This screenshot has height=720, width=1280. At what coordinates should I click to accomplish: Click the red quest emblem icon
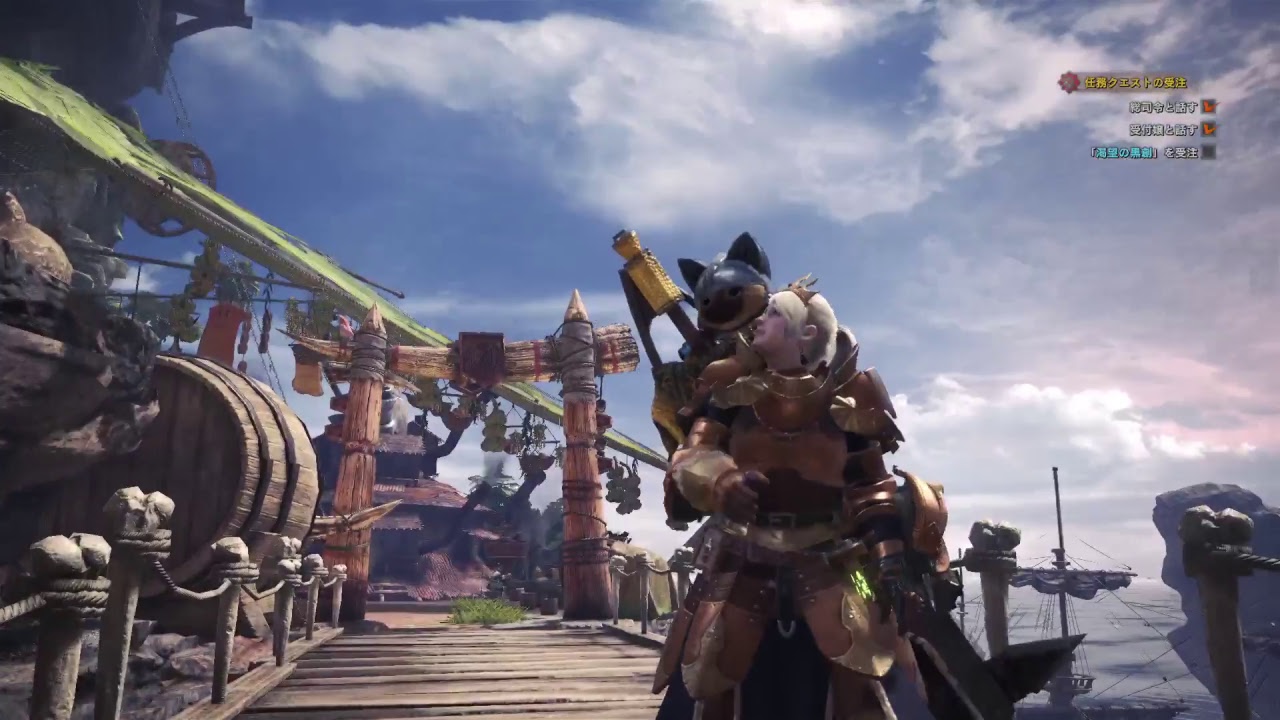[1071, 82]
